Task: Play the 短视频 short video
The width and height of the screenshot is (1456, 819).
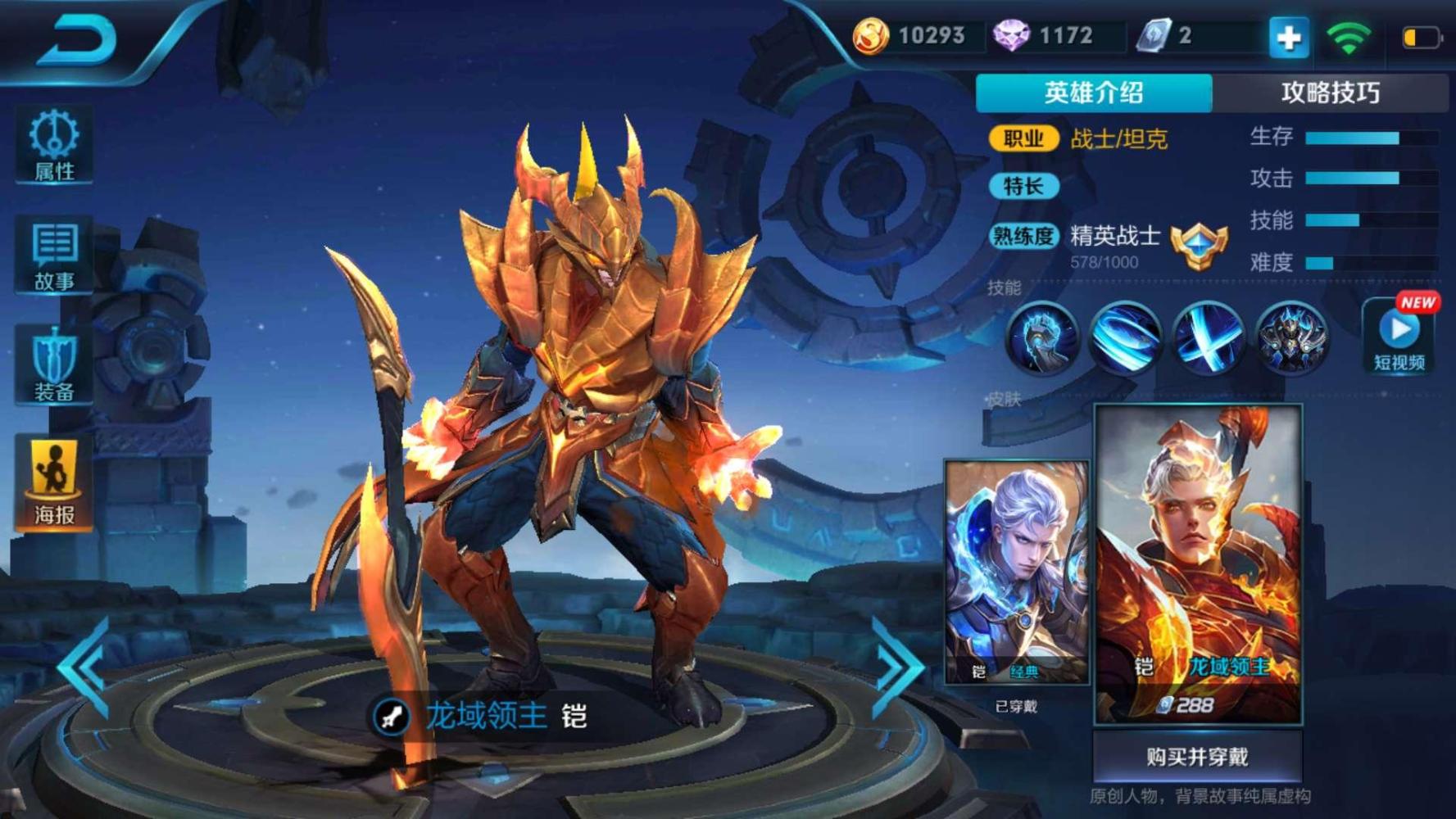Action: pyautogui.click(x=1400, y=336)
